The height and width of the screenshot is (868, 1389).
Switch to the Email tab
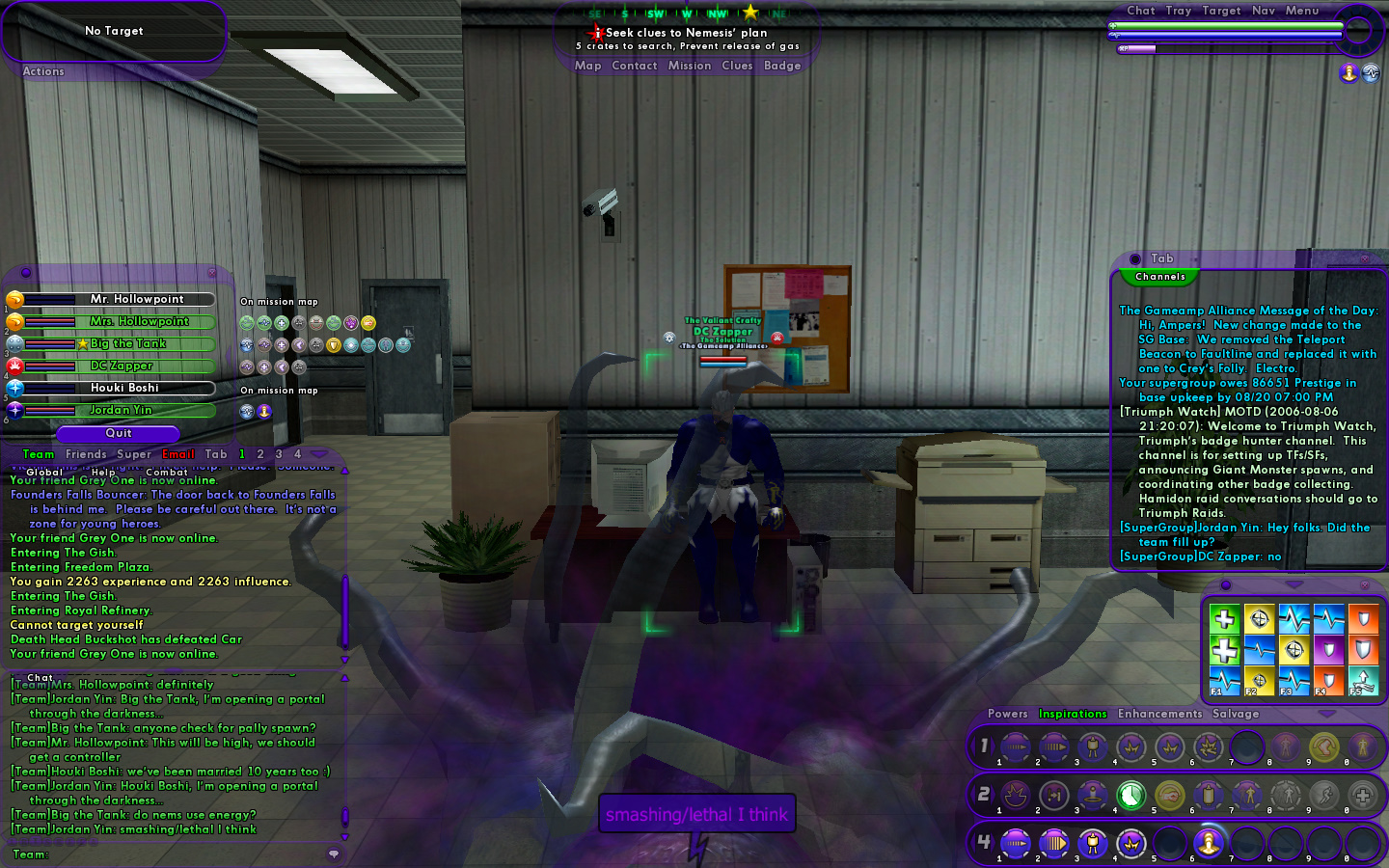(x=178, y=454)
